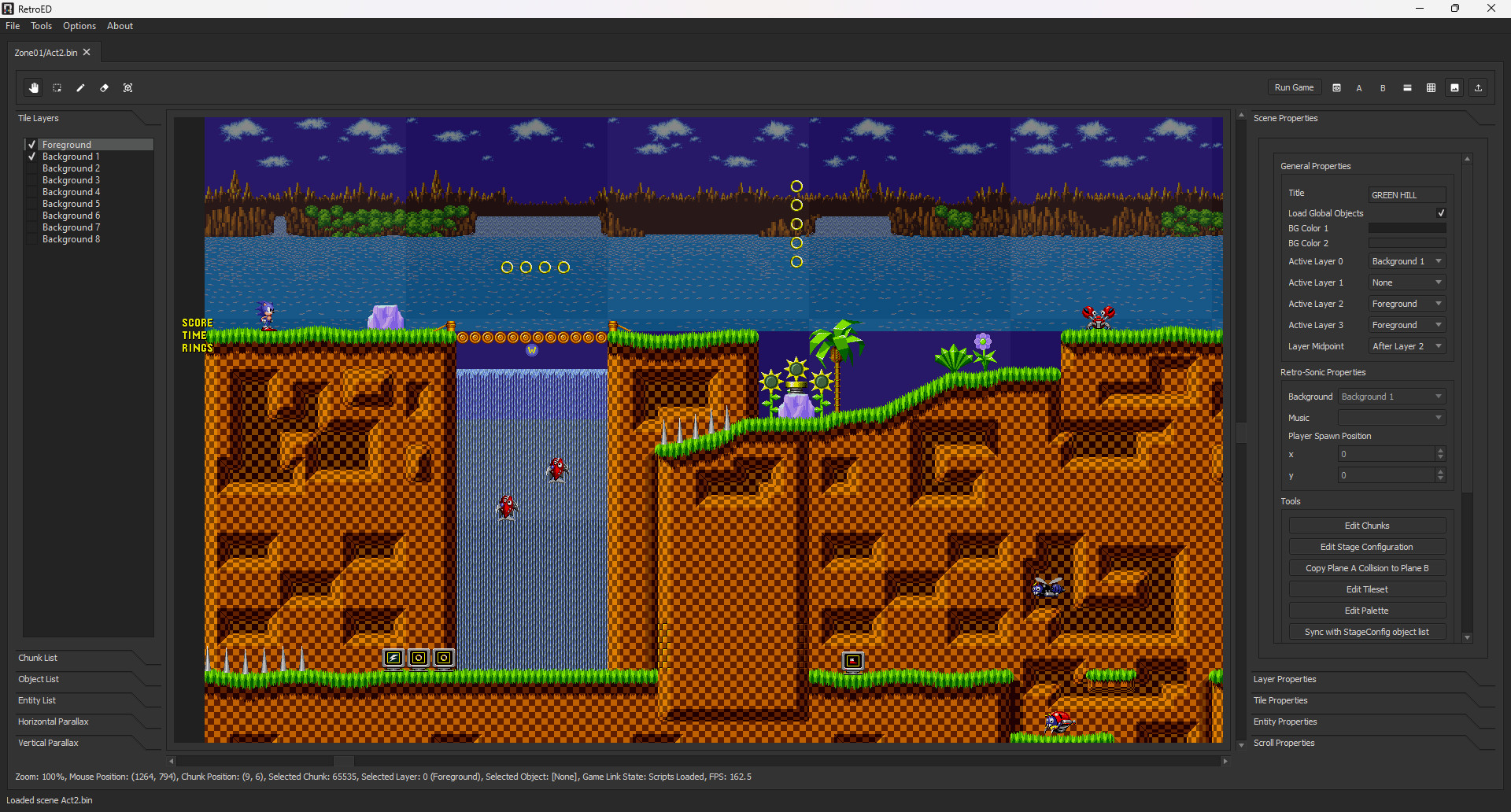This screenshot has height=812, width=1511.
Task: Open the Active Layer 1 dropdown
Action: pos(1406,282)
